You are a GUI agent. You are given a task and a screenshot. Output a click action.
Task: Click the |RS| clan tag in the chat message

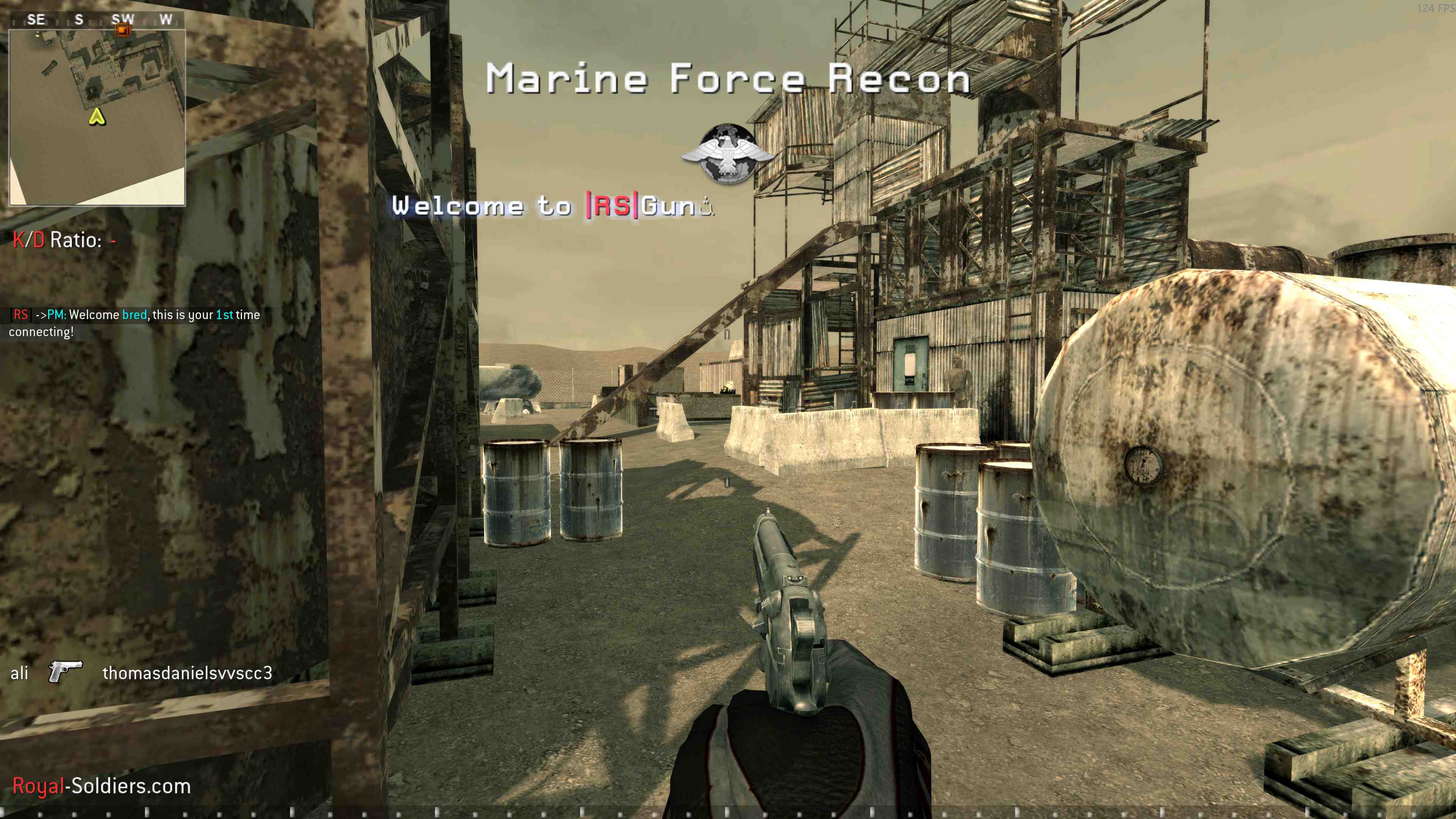click(x=22, y=314)
